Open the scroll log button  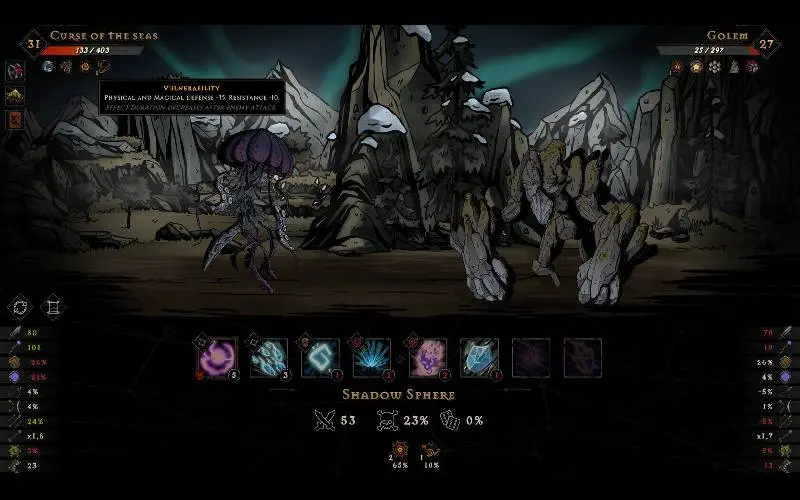point(52,307)
